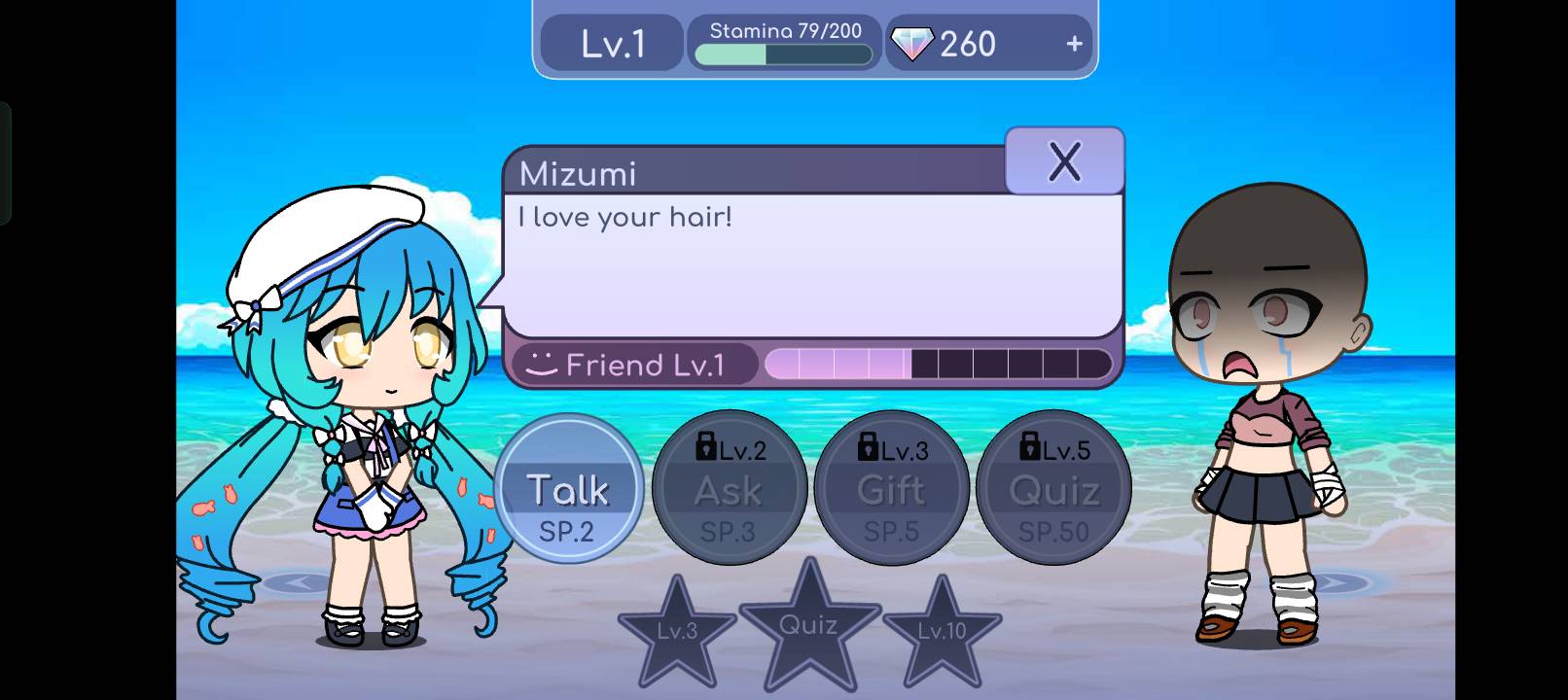Go to previous character with left arrow

(299, 582)
